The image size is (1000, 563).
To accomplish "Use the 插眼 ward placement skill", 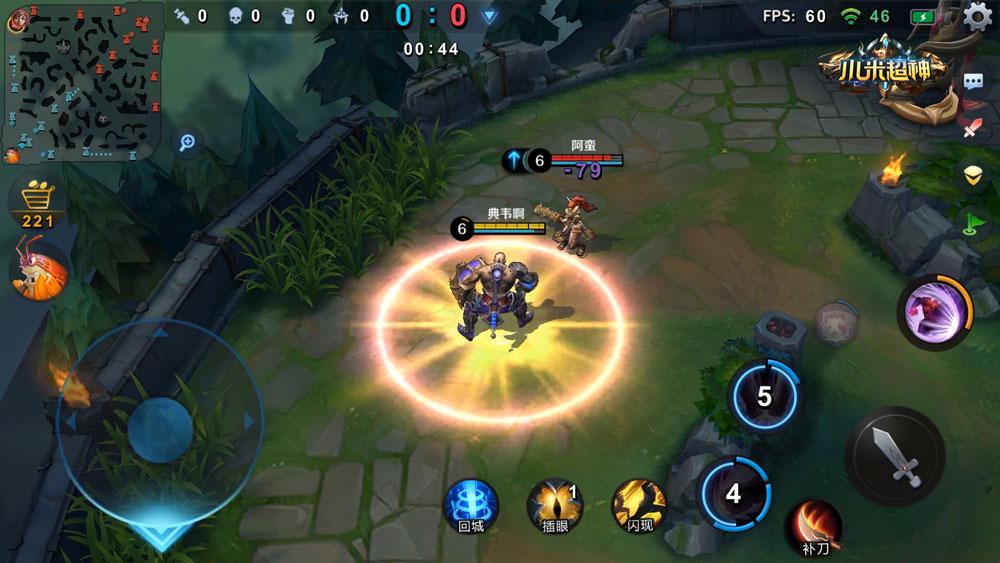I will pos(554,504).
